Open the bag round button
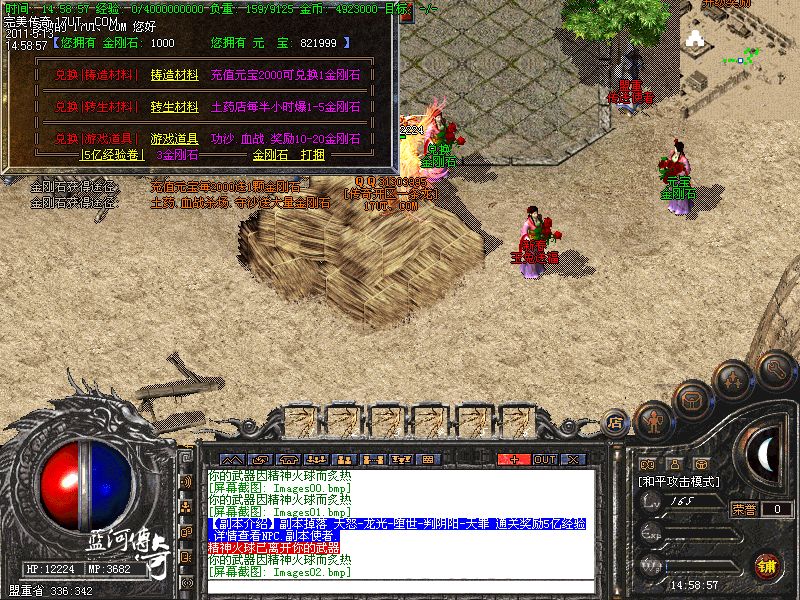Screen dimensions: 800x600 point(692,400)
